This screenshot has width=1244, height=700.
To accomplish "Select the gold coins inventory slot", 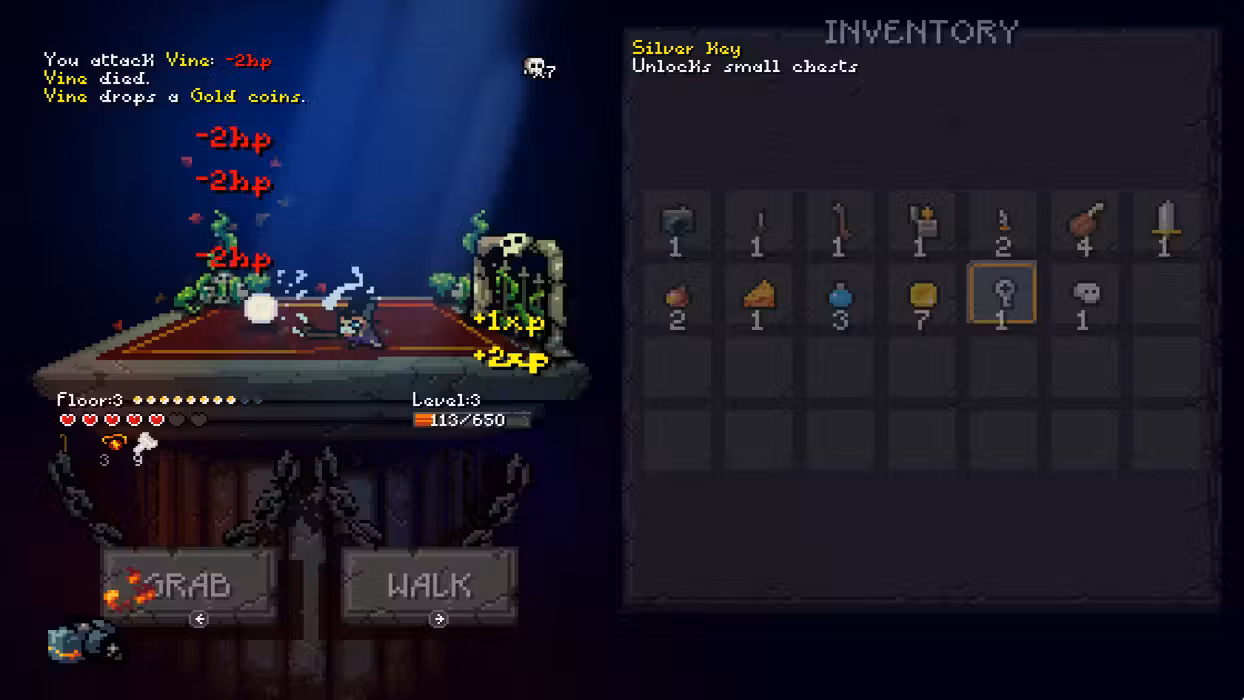I will (x=922, y=296).
